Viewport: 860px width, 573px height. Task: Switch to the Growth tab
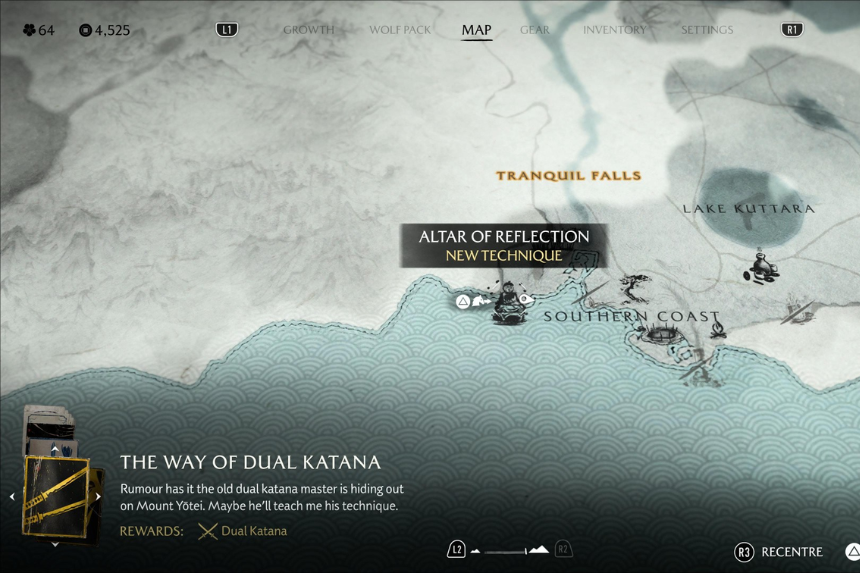point(308,30)
